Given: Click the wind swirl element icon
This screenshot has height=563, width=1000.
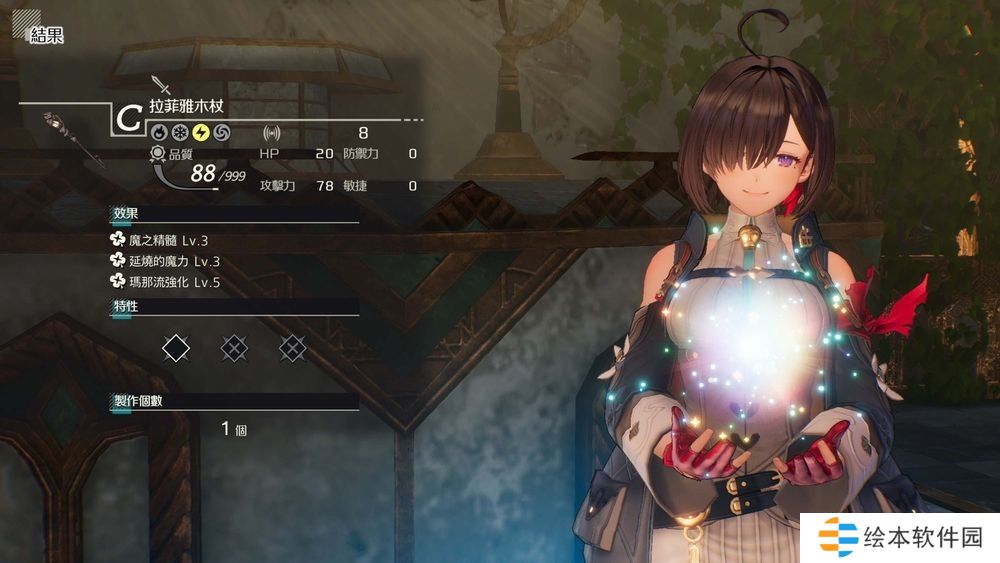Looking at the screenshot, I should click(221, 132).
